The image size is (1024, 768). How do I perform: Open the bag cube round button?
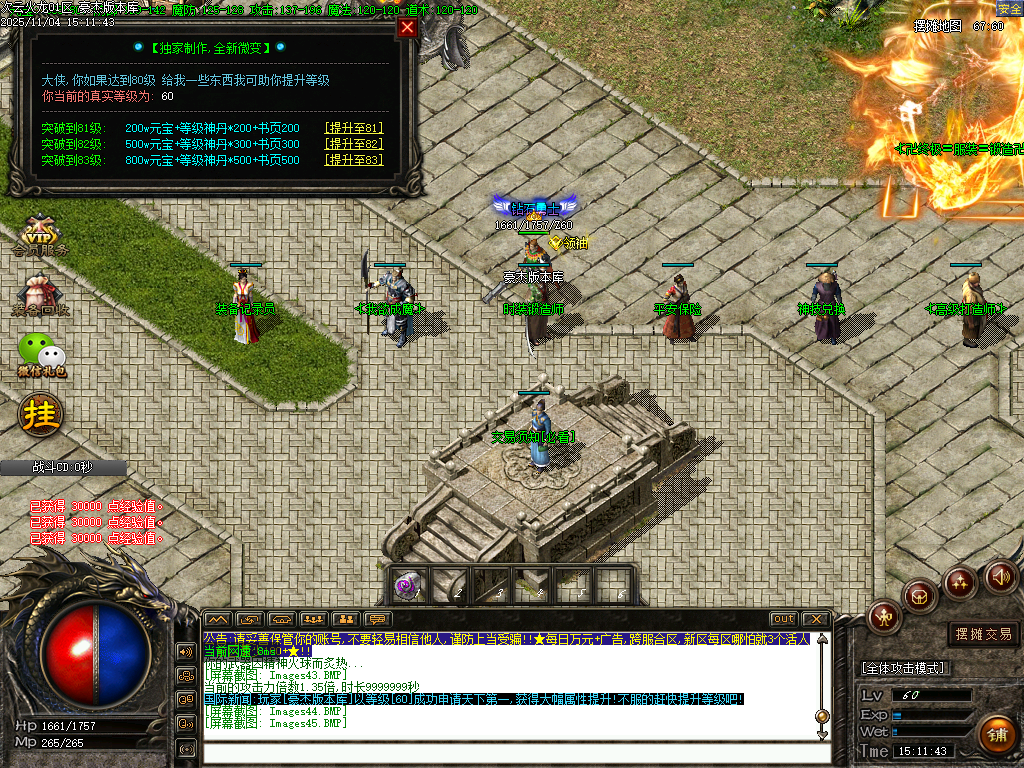[x=919, y=596]
